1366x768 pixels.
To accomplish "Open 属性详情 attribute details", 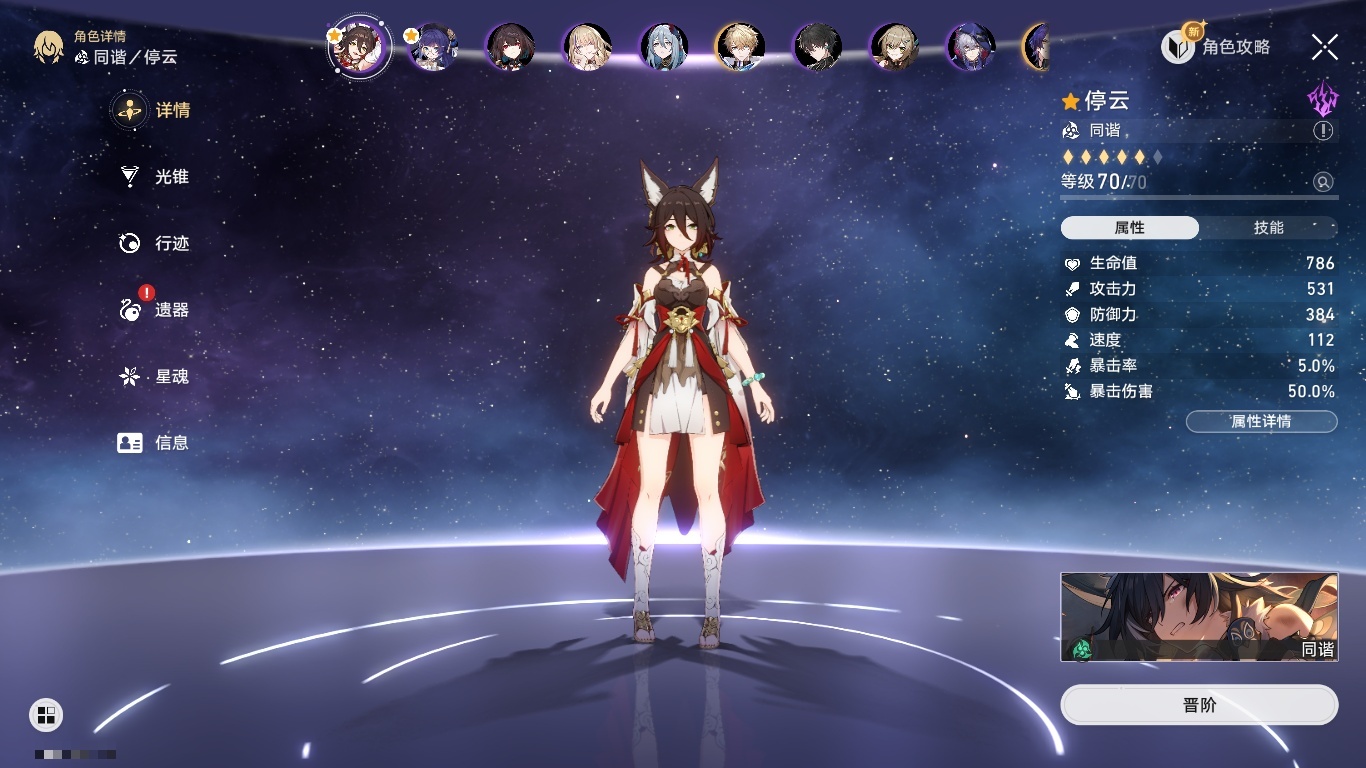I will (1261, 422).
